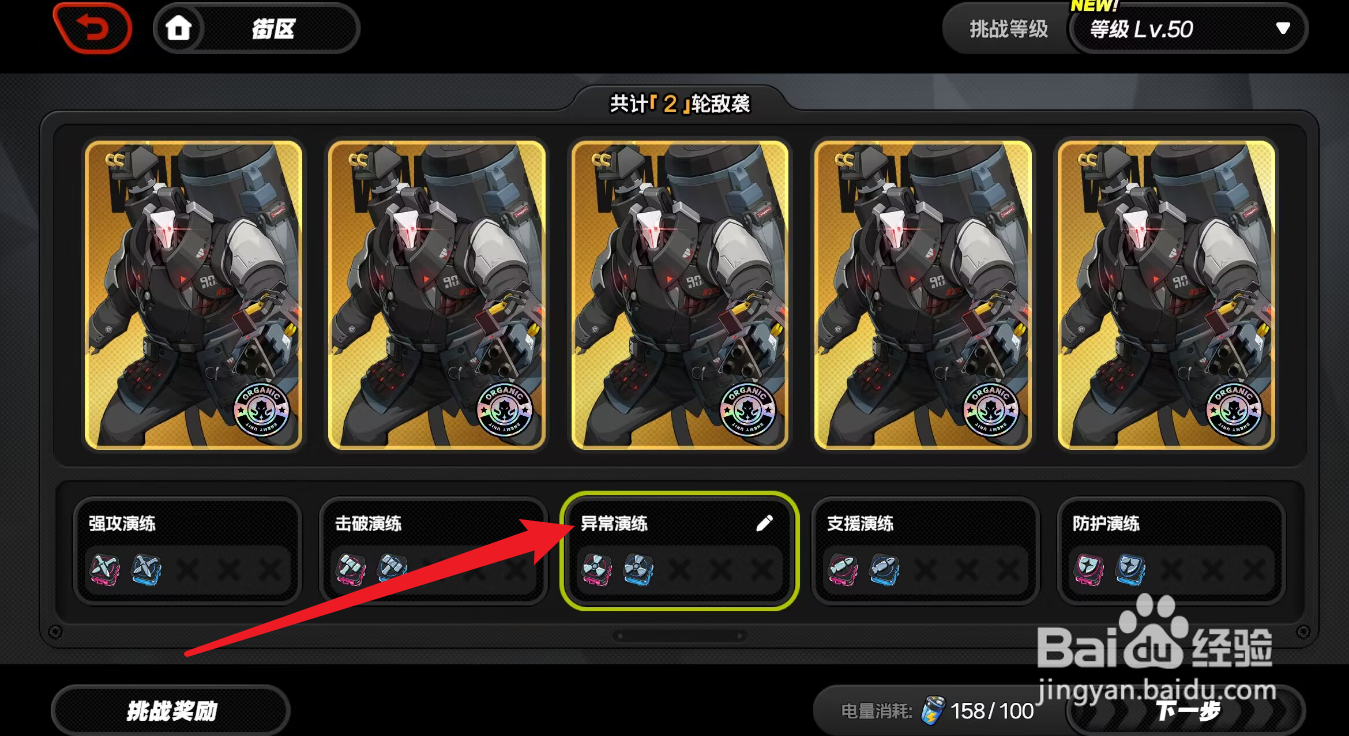This screenshot has width=1349, height=736.
Task: Click the pink reward icon under 支援演练
Action: click(x=844, y=571)
